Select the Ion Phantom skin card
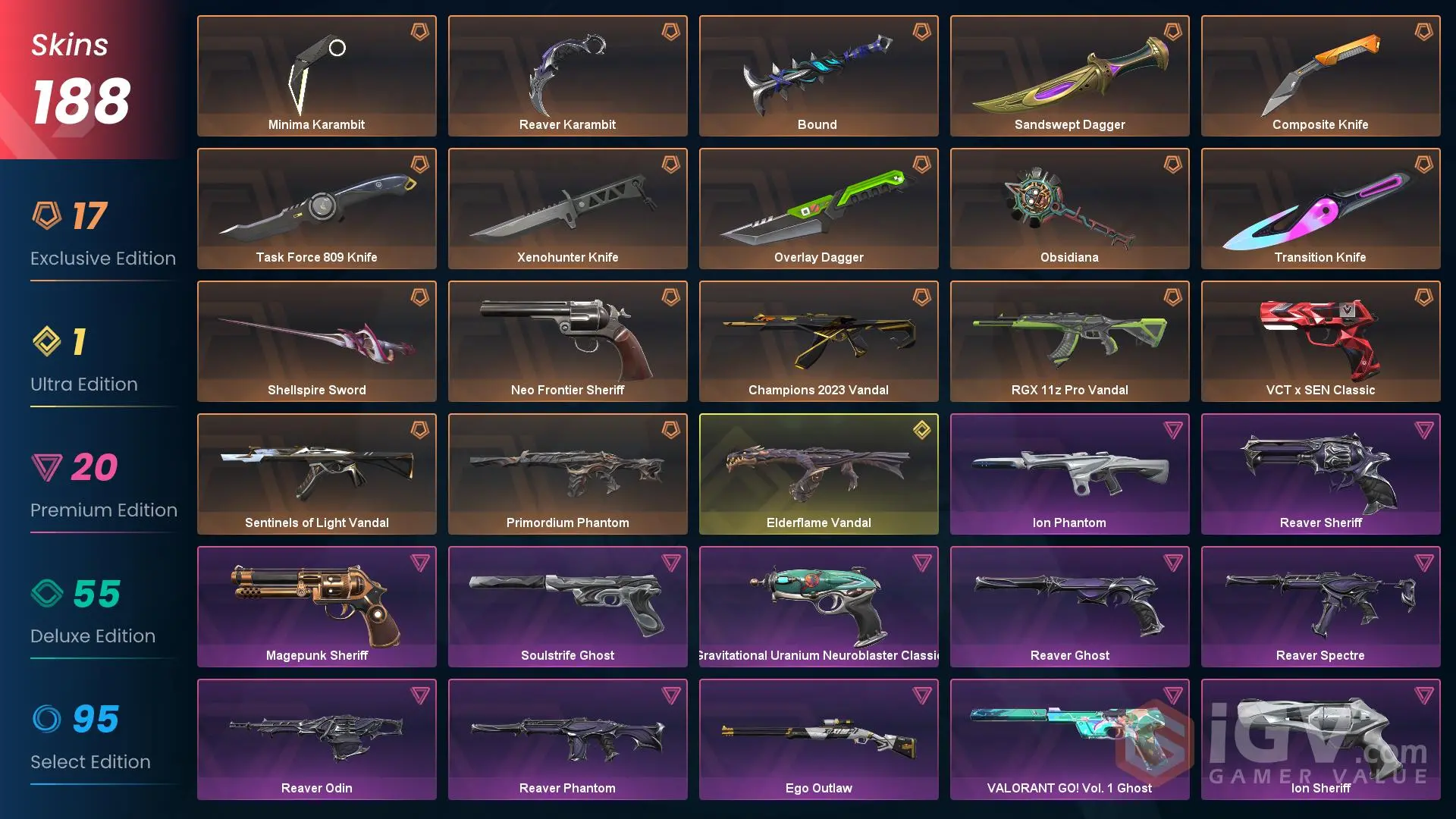1456x819 pixels. (x=1069, y=474)
